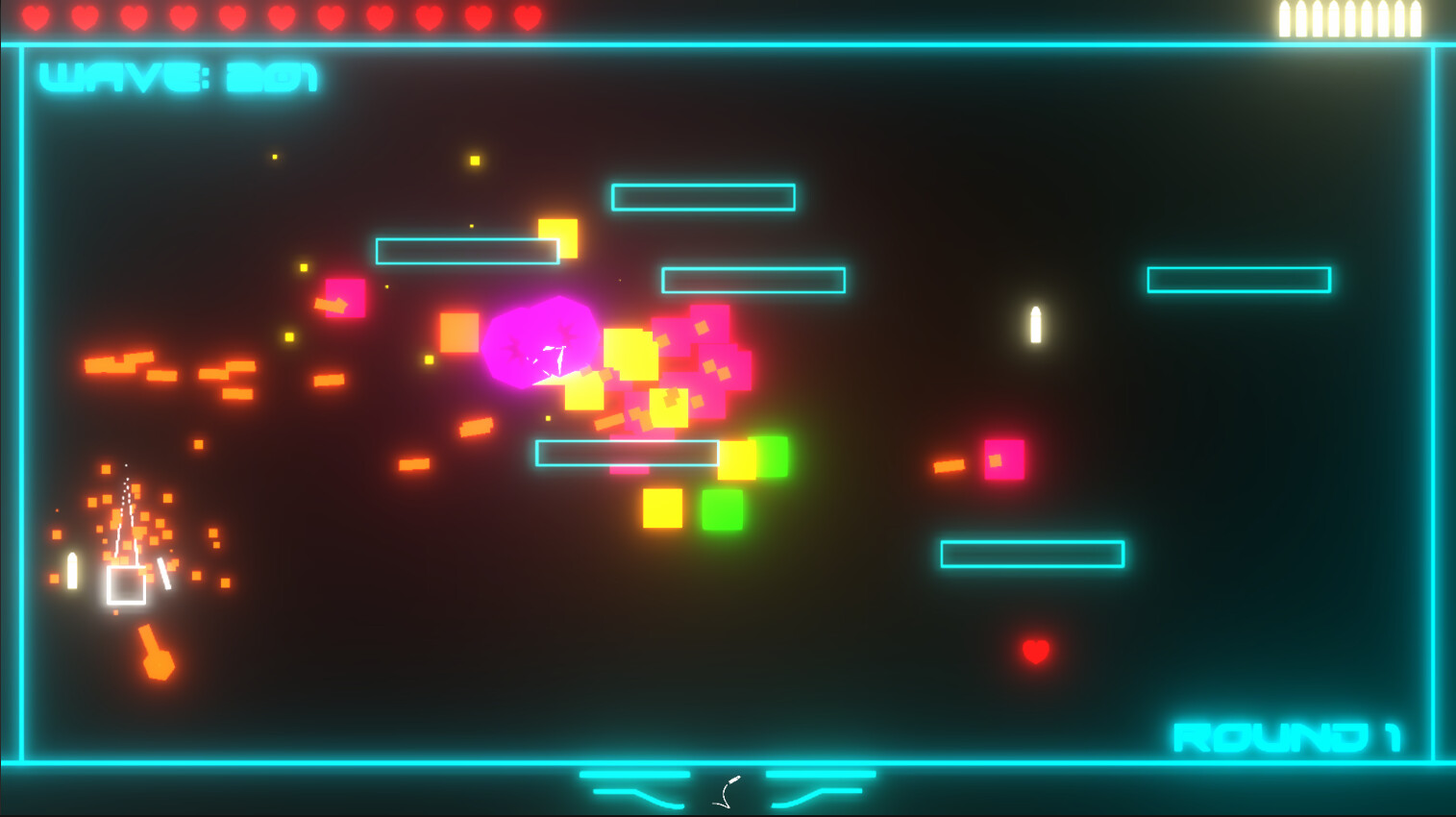Click the WAVE: 201 counter text
Image resolution: width=1456 pixels, height=817 pixels.
(x=178, y=75)
